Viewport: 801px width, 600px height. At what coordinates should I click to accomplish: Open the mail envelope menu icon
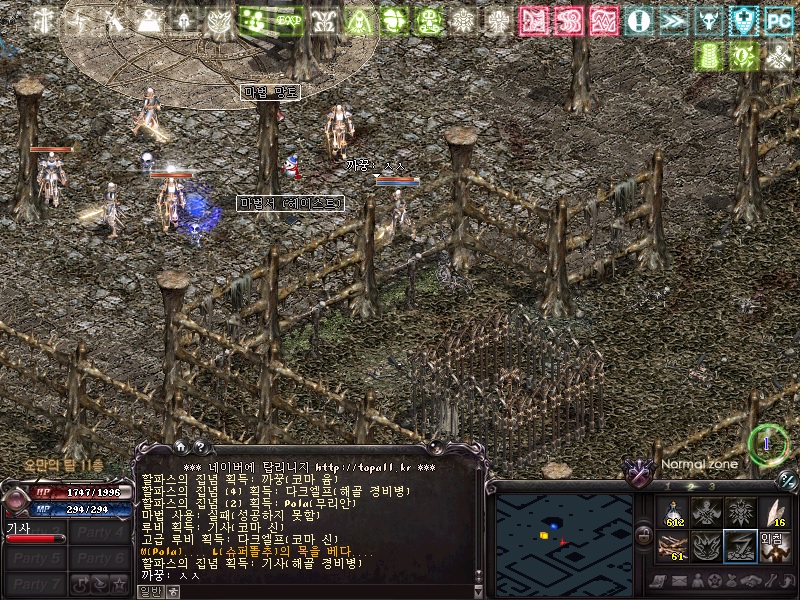point(680,581)
